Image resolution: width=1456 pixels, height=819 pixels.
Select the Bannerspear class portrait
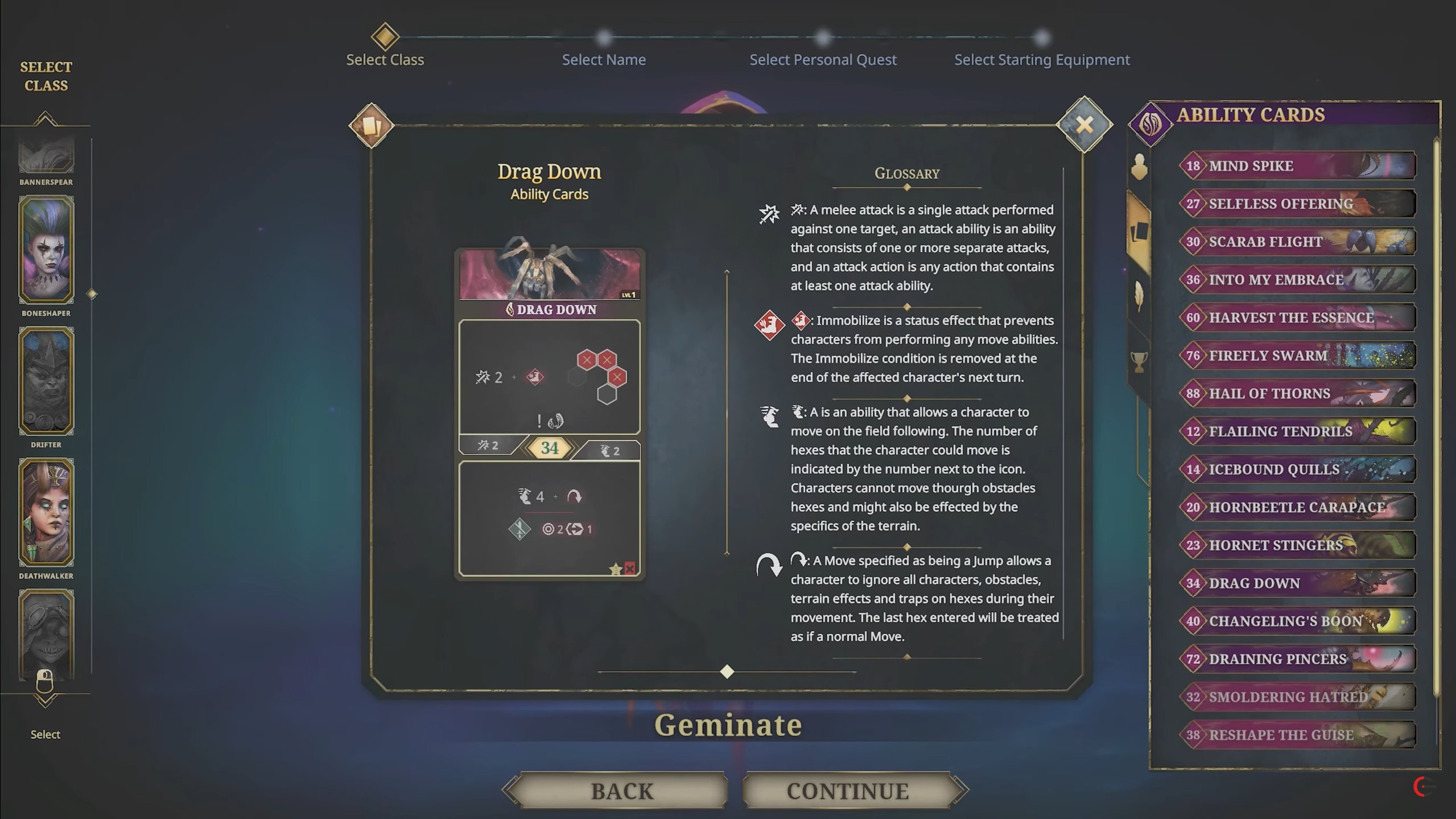click(x=46, y=155)
